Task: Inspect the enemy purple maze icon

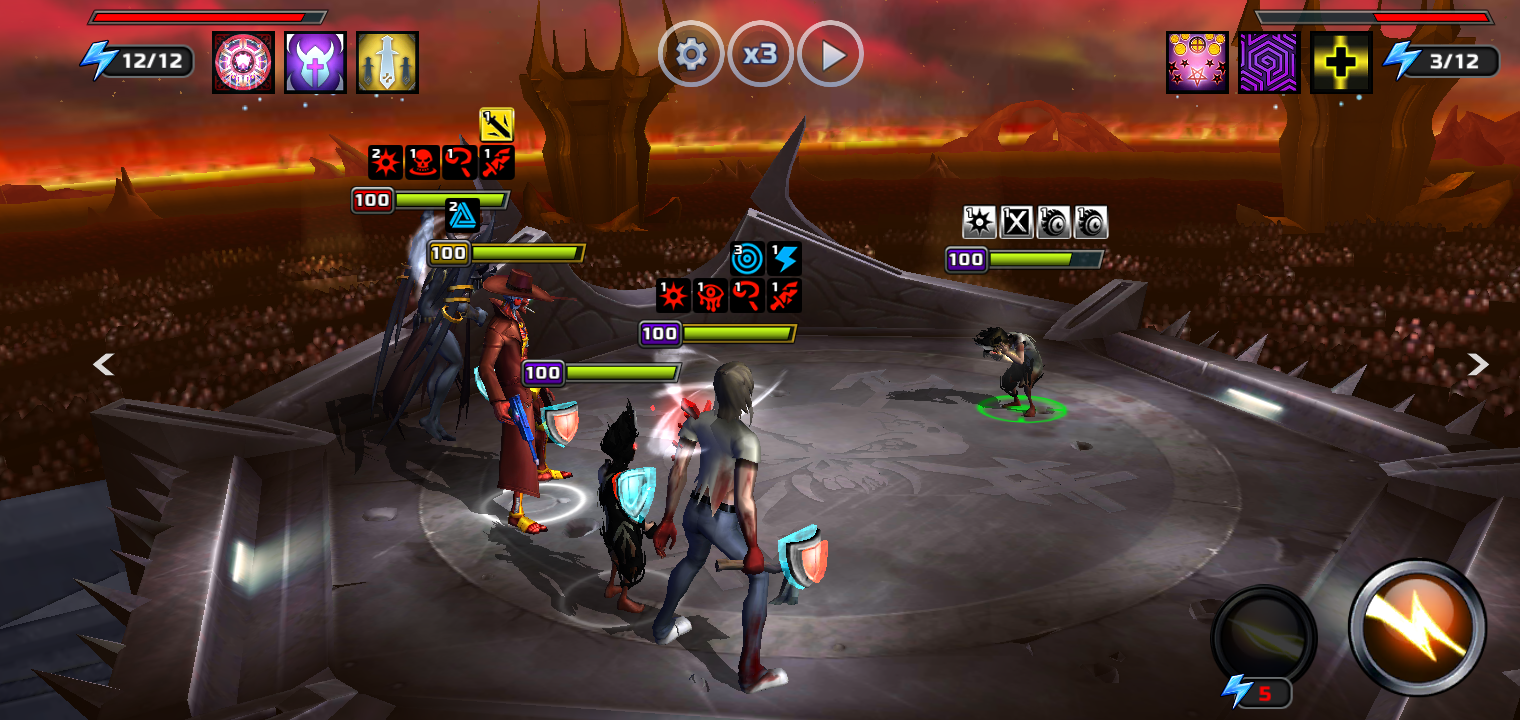Action: pos(1269,62)
